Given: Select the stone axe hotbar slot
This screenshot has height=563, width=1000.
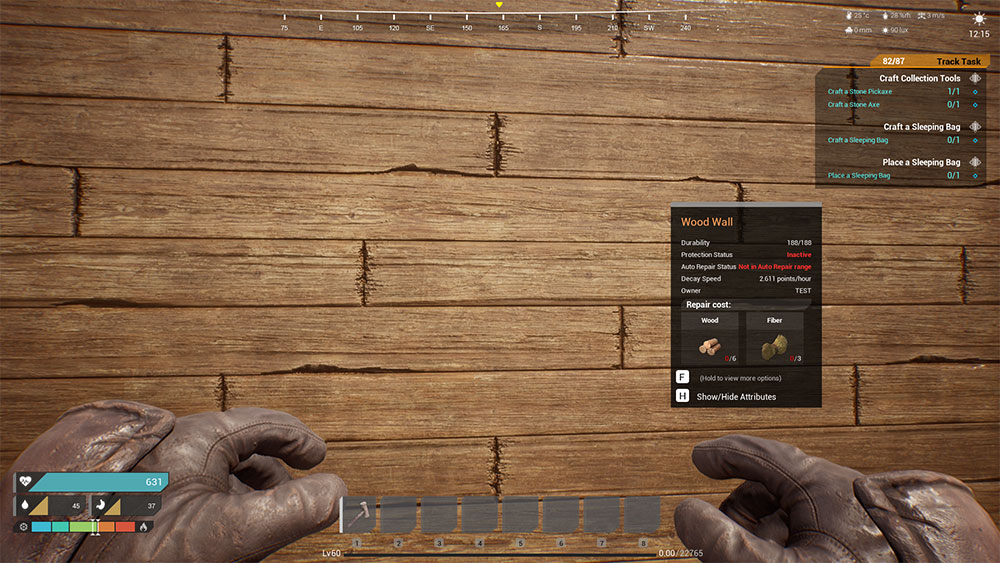Looking at the screenshot, I should 357,514.
